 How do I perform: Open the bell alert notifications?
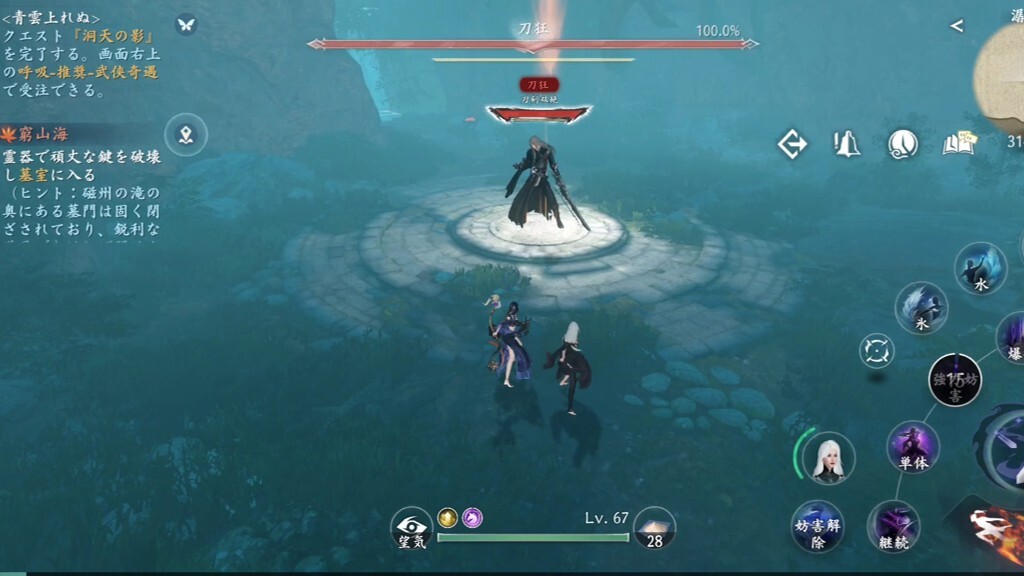pyautogui.click(x=847, y=144)
